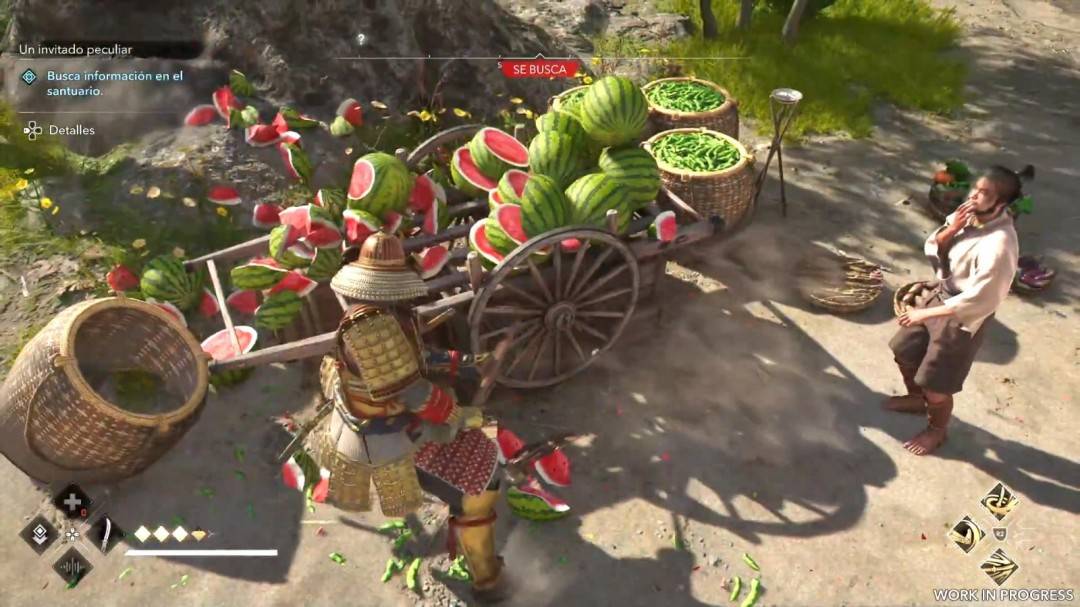Show quest Detalles
This screenshot has width=1080, height=607.
pos(71,130)
